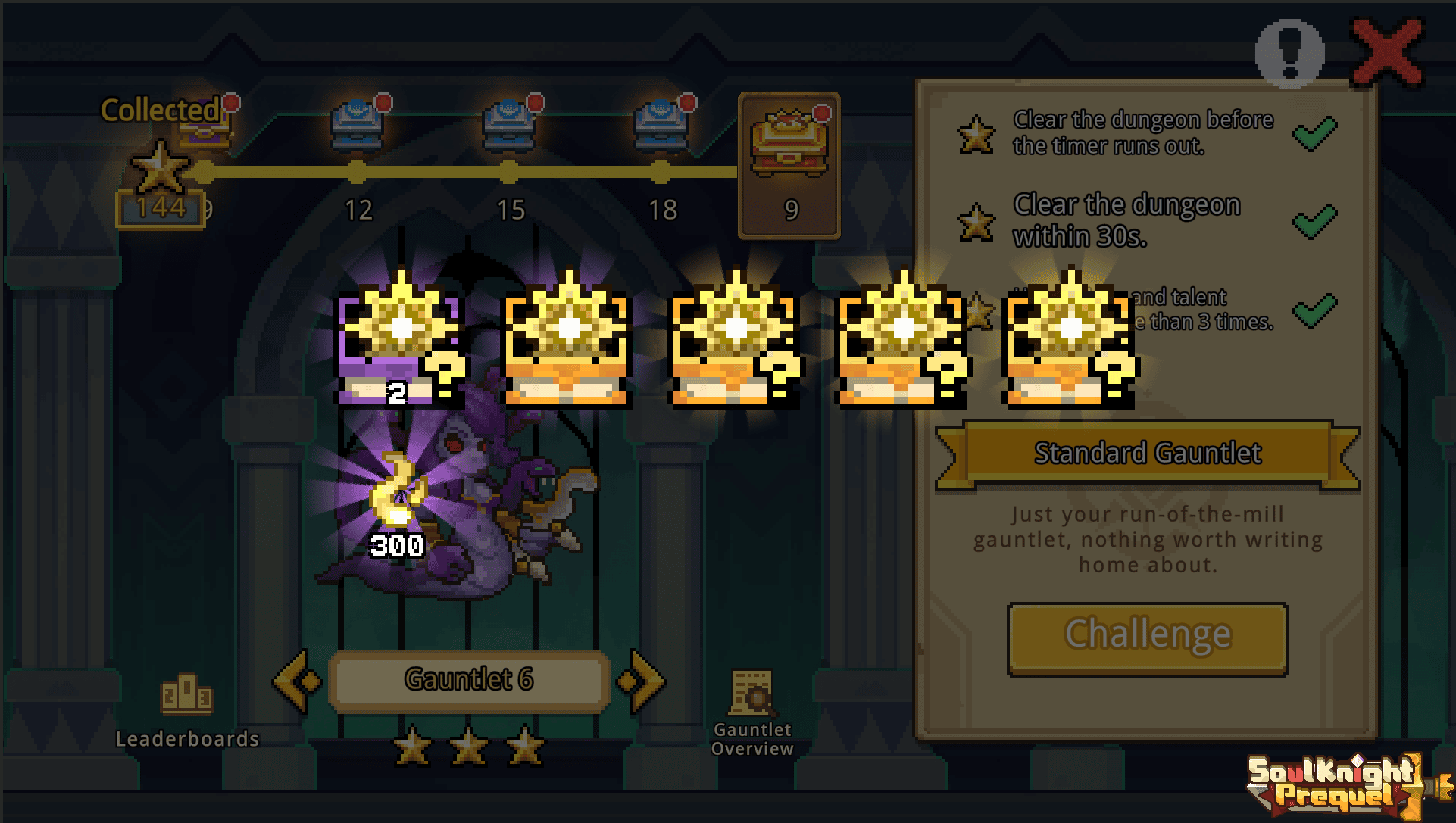Screen dimensions: 1456x823
Task: Claim the 12-star blue chest reward
Action: (x=358, y=126)
